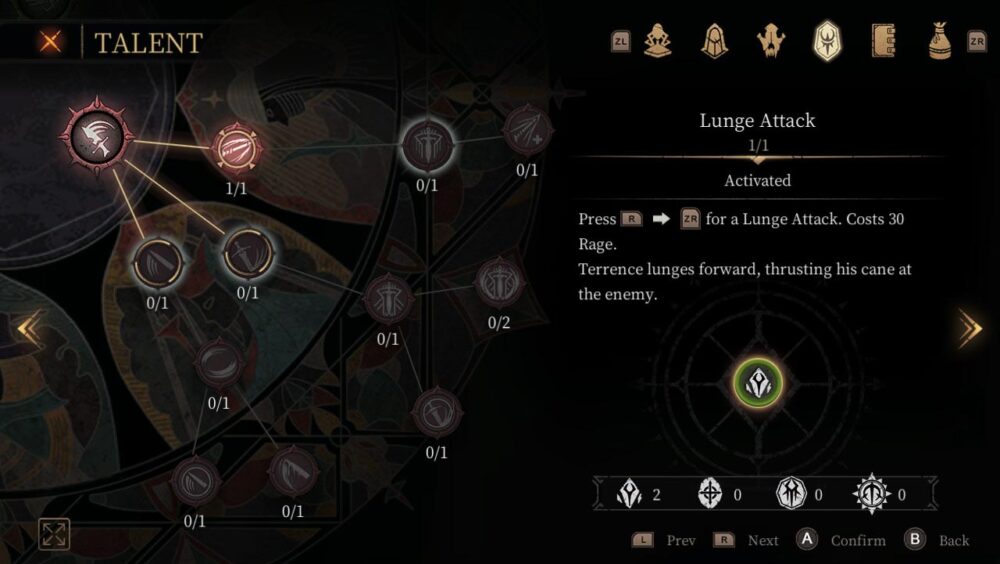This screenshot has height=564, width=1000.
Task: Open the statue figure tab
Action: point(658,41)
